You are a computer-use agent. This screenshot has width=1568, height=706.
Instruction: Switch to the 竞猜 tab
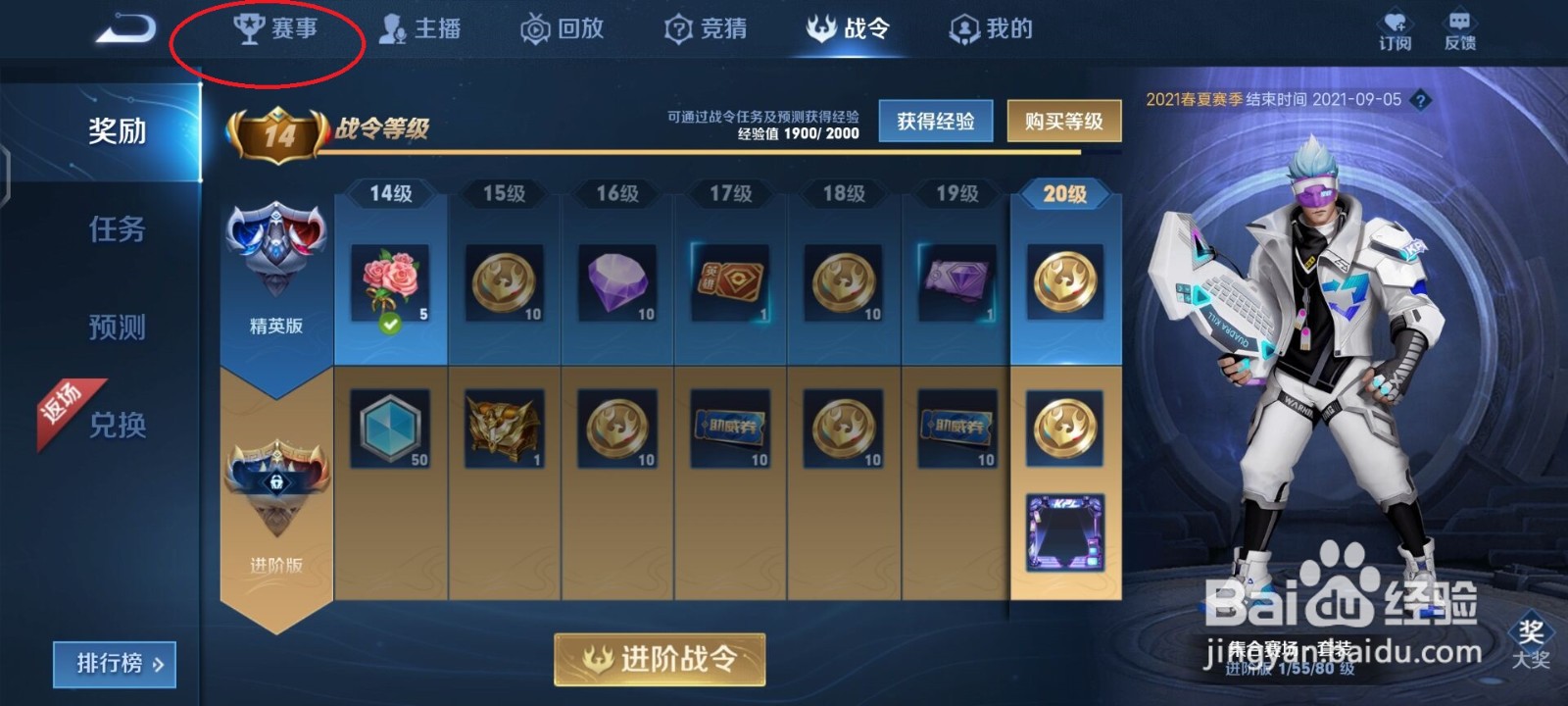point(706,29)
